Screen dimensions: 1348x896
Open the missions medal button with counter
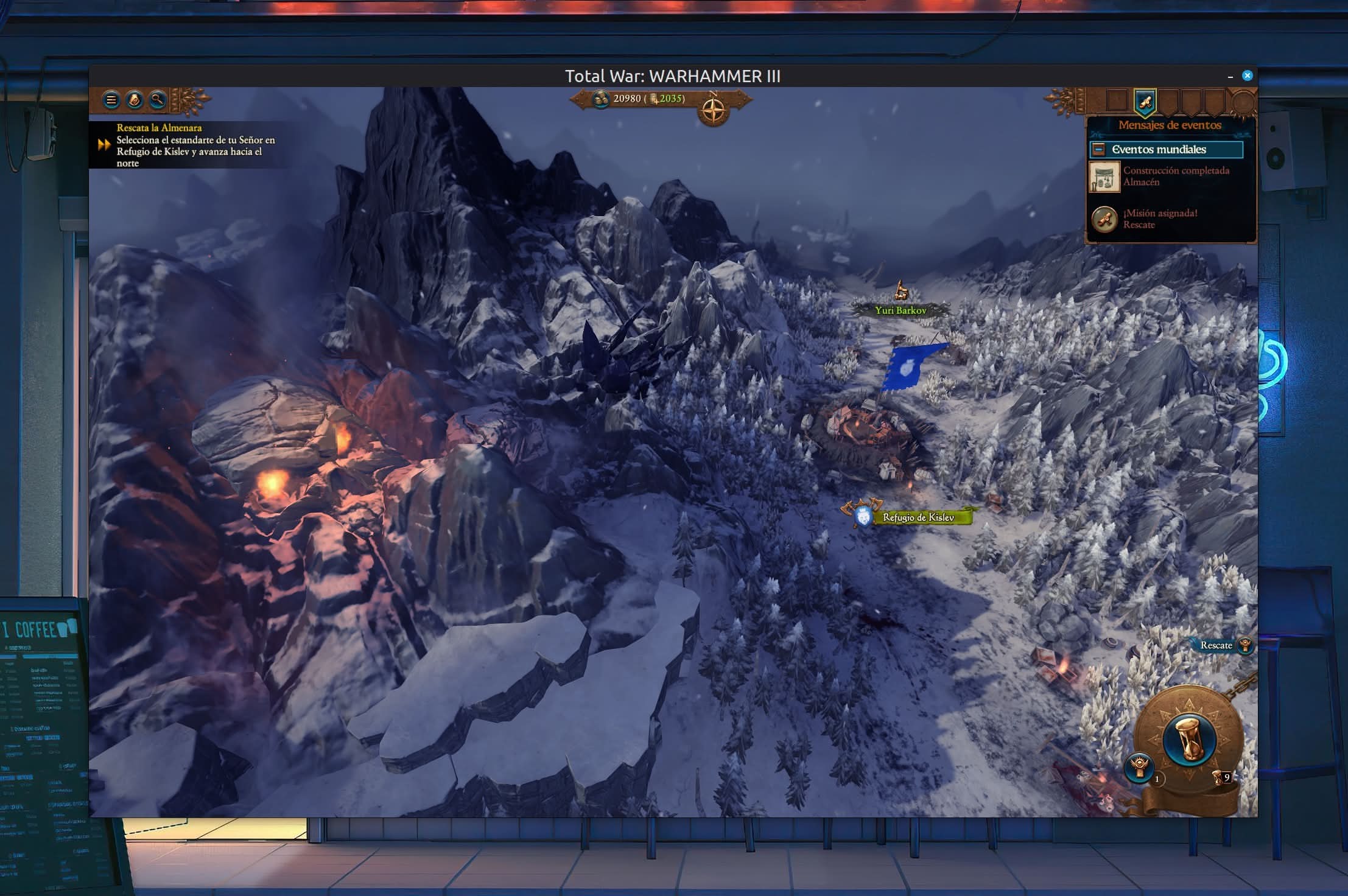(x=1139, y=765)
